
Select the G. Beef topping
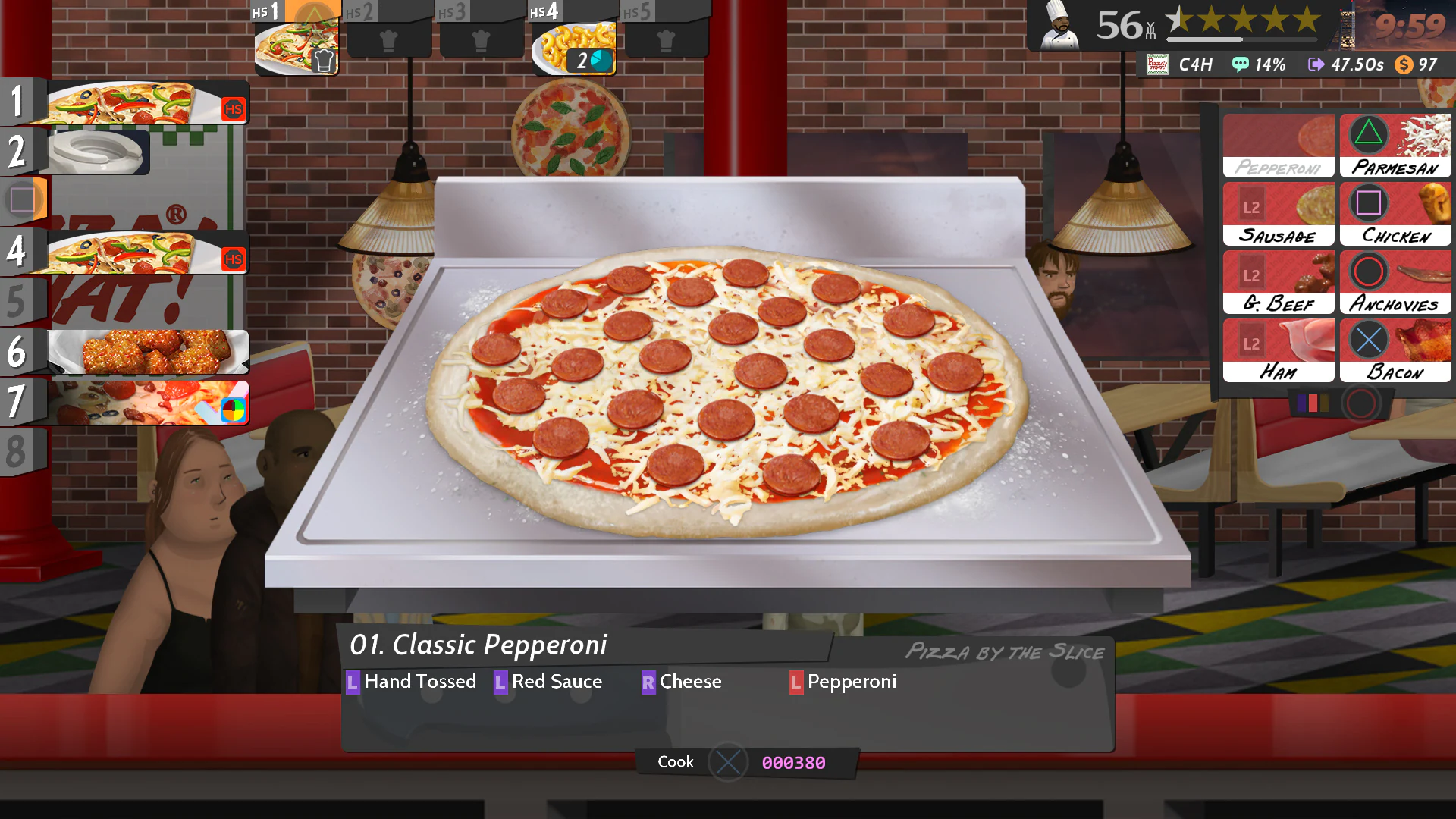[1279, 281]
